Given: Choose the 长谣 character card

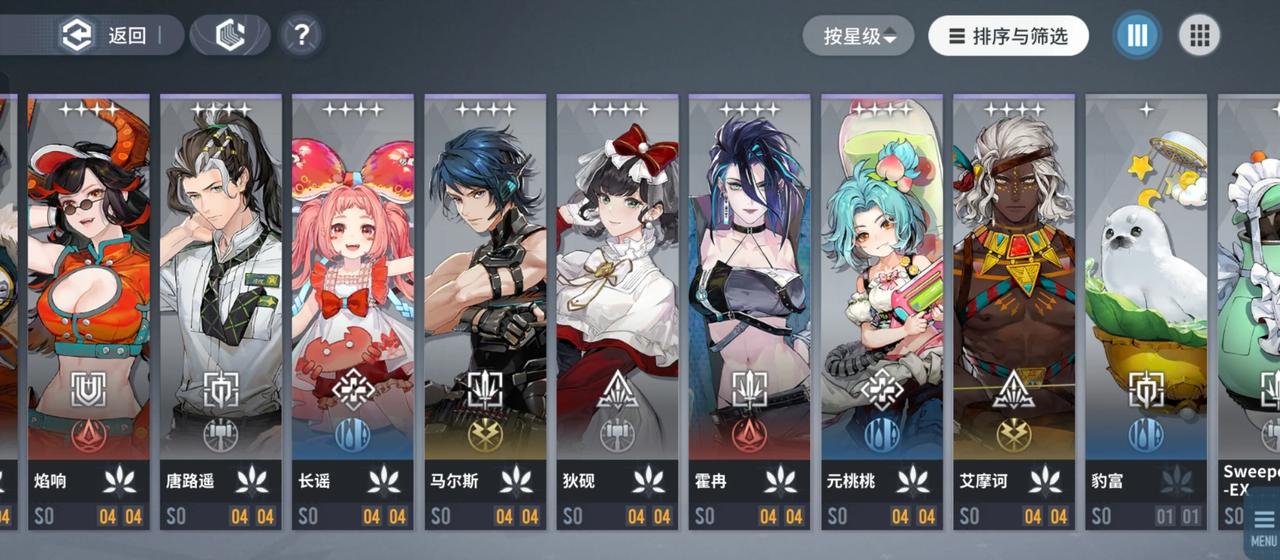Looking at the screenshot, I should coord(353,300).
